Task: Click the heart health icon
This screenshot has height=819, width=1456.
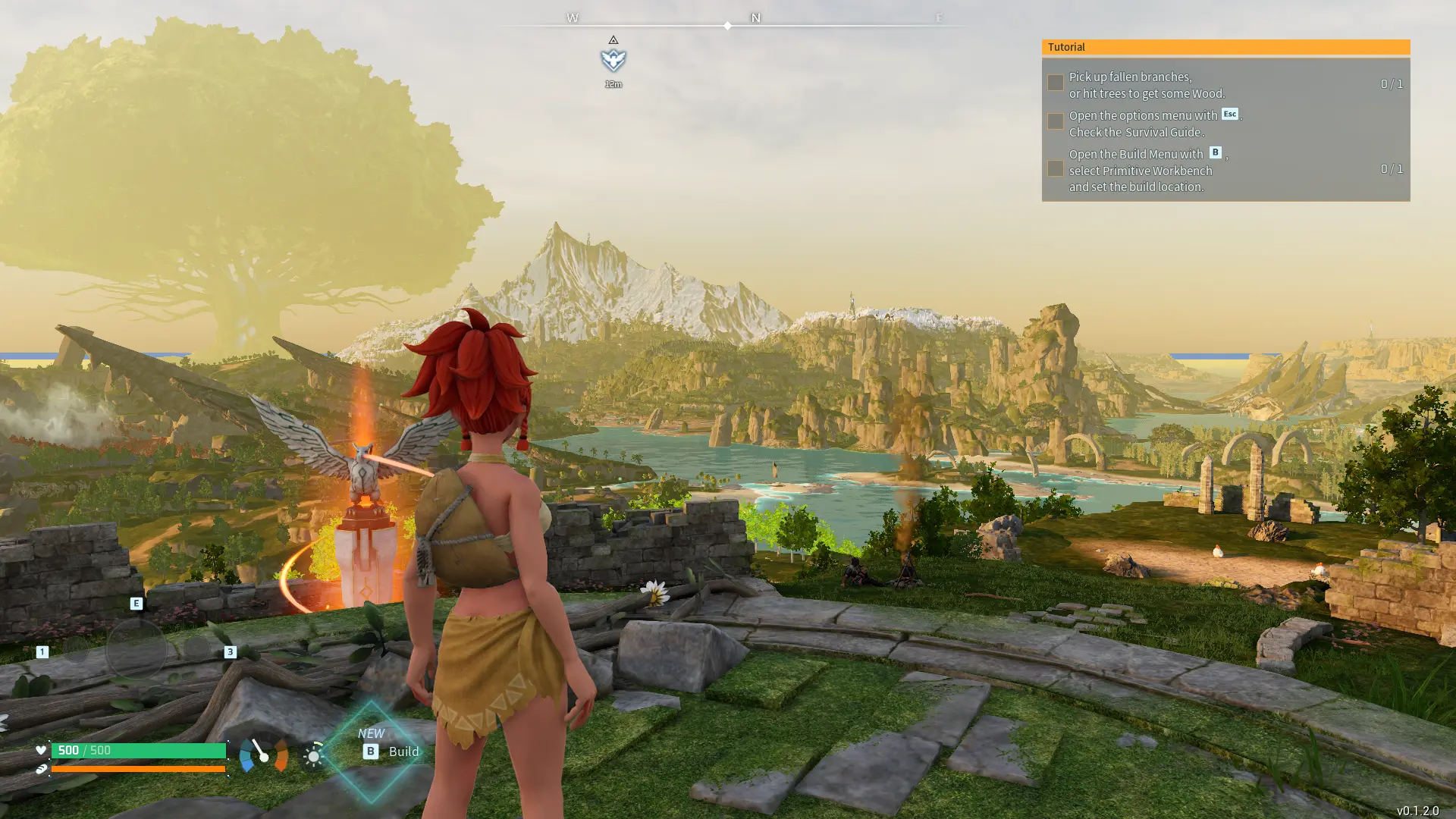Action: click(40, 751)
